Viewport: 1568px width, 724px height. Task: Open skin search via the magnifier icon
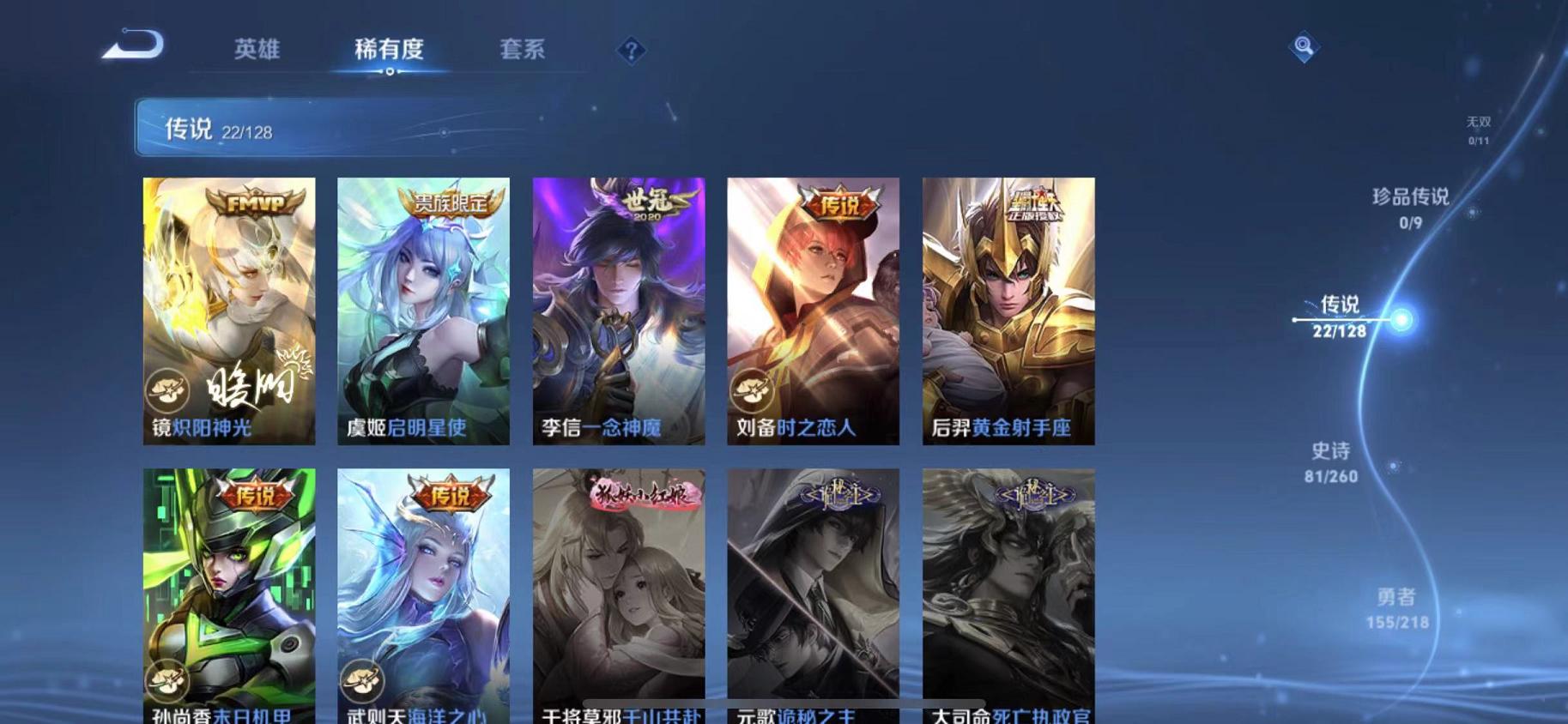tap(1304, 47)
